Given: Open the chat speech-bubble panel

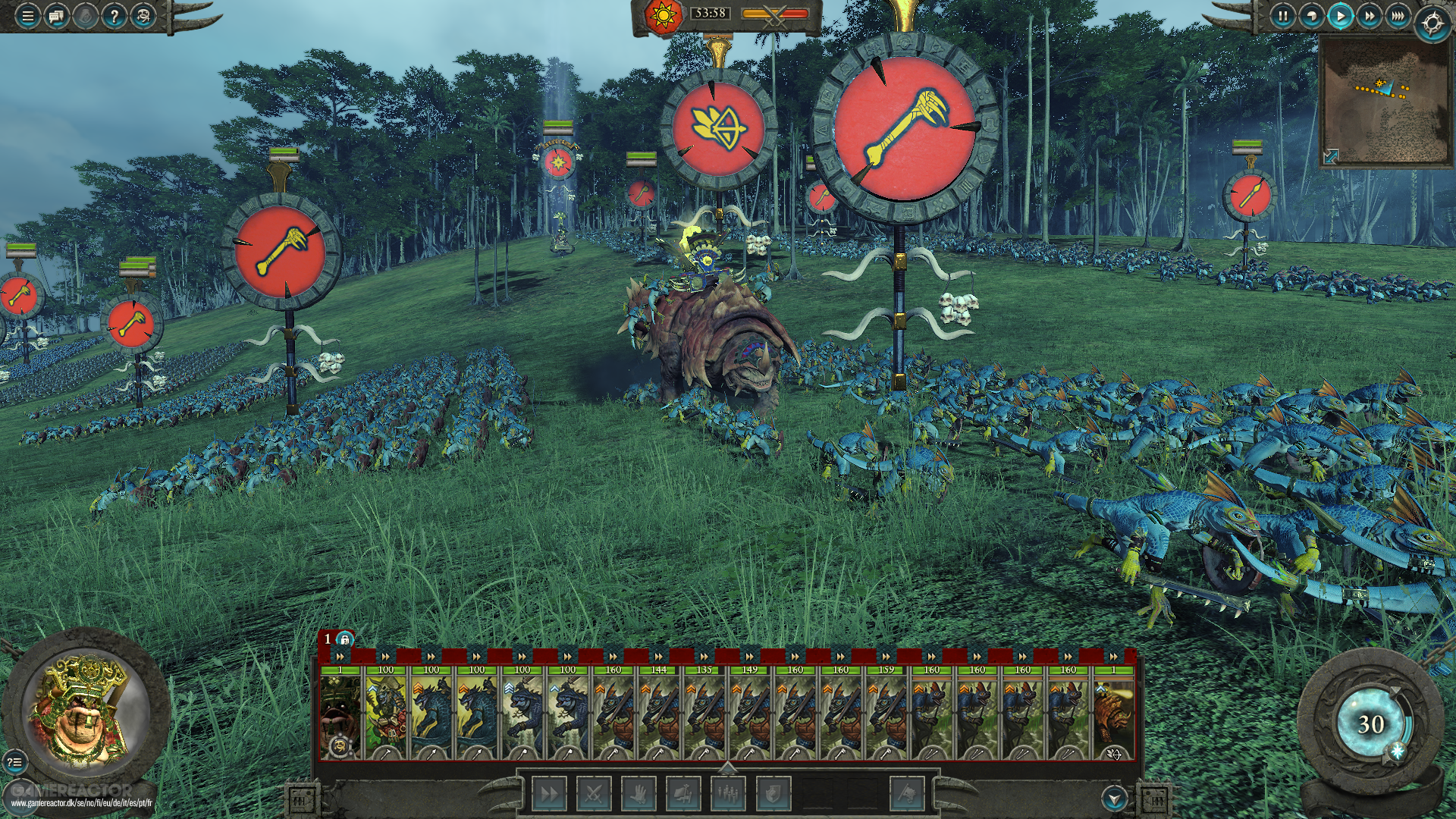Looking at the screenshot, I should (x=56, y=16).
